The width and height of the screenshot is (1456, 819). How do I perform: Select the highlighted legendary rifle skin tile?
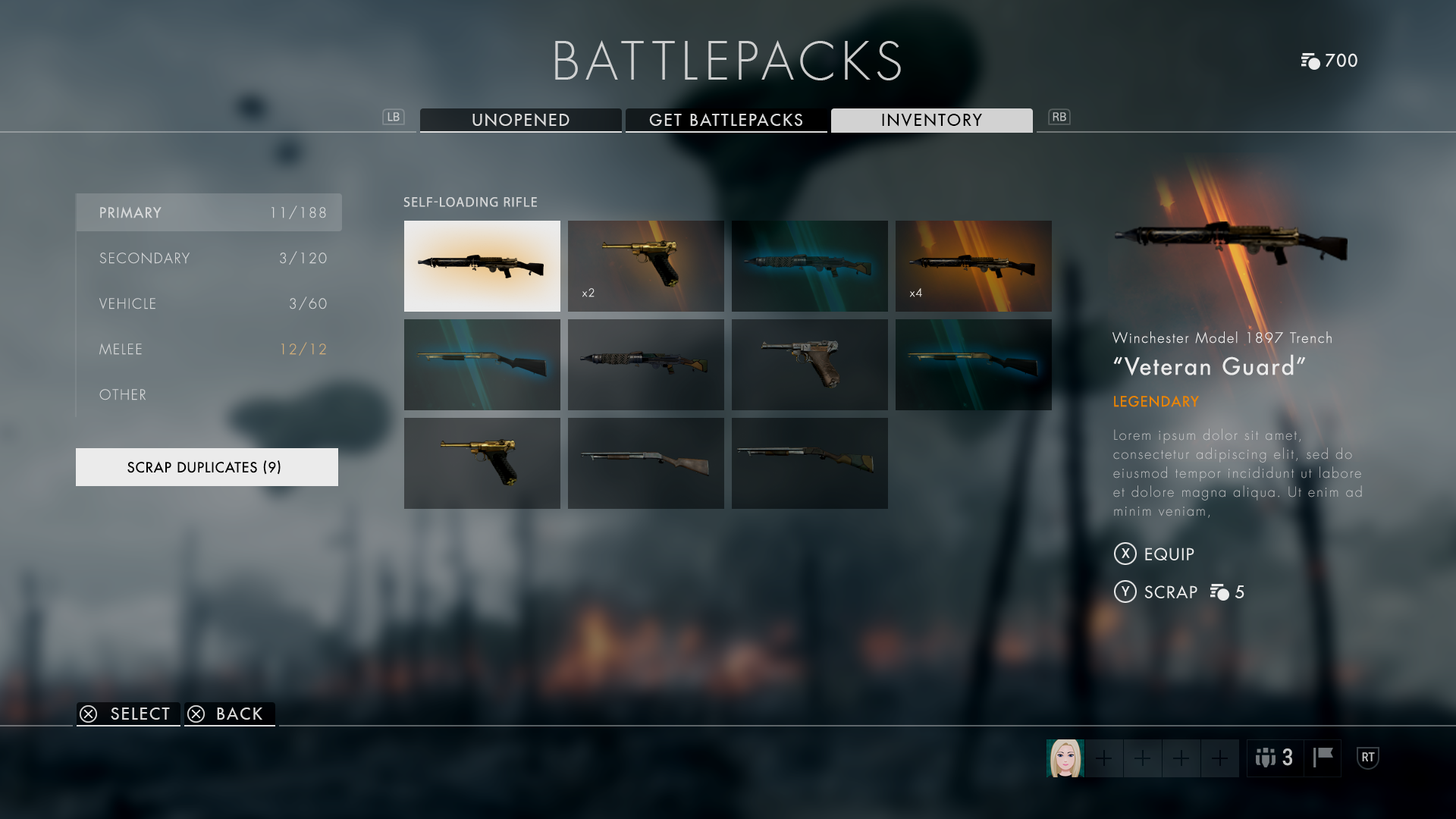[482, 265]
